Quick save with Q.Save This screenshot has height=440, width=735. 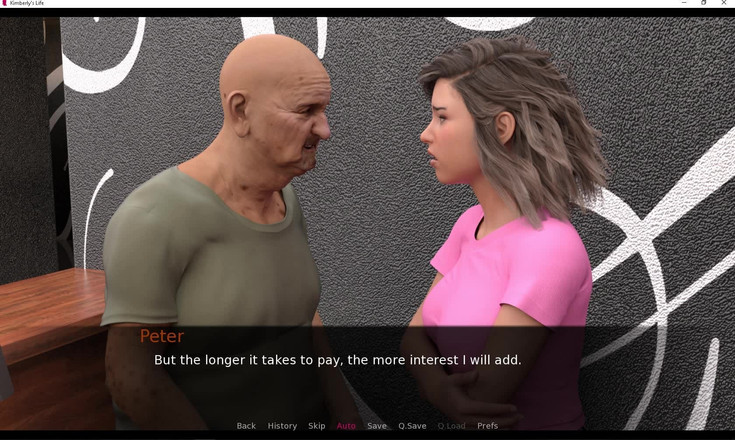click(x=412, y=426)
